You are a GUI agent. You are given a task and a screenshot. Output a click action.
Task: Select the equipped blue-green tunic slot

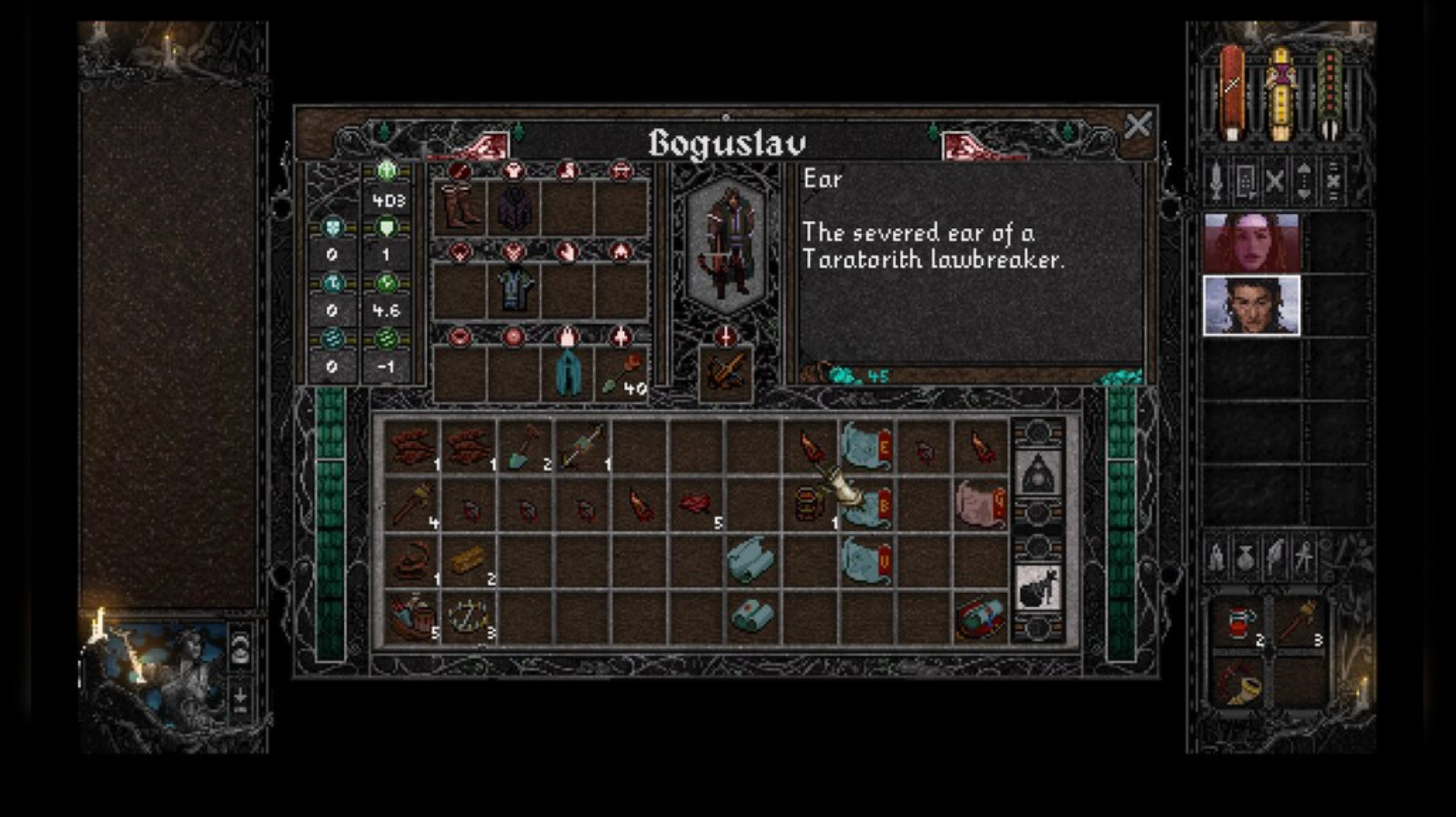tap(514, 289)
